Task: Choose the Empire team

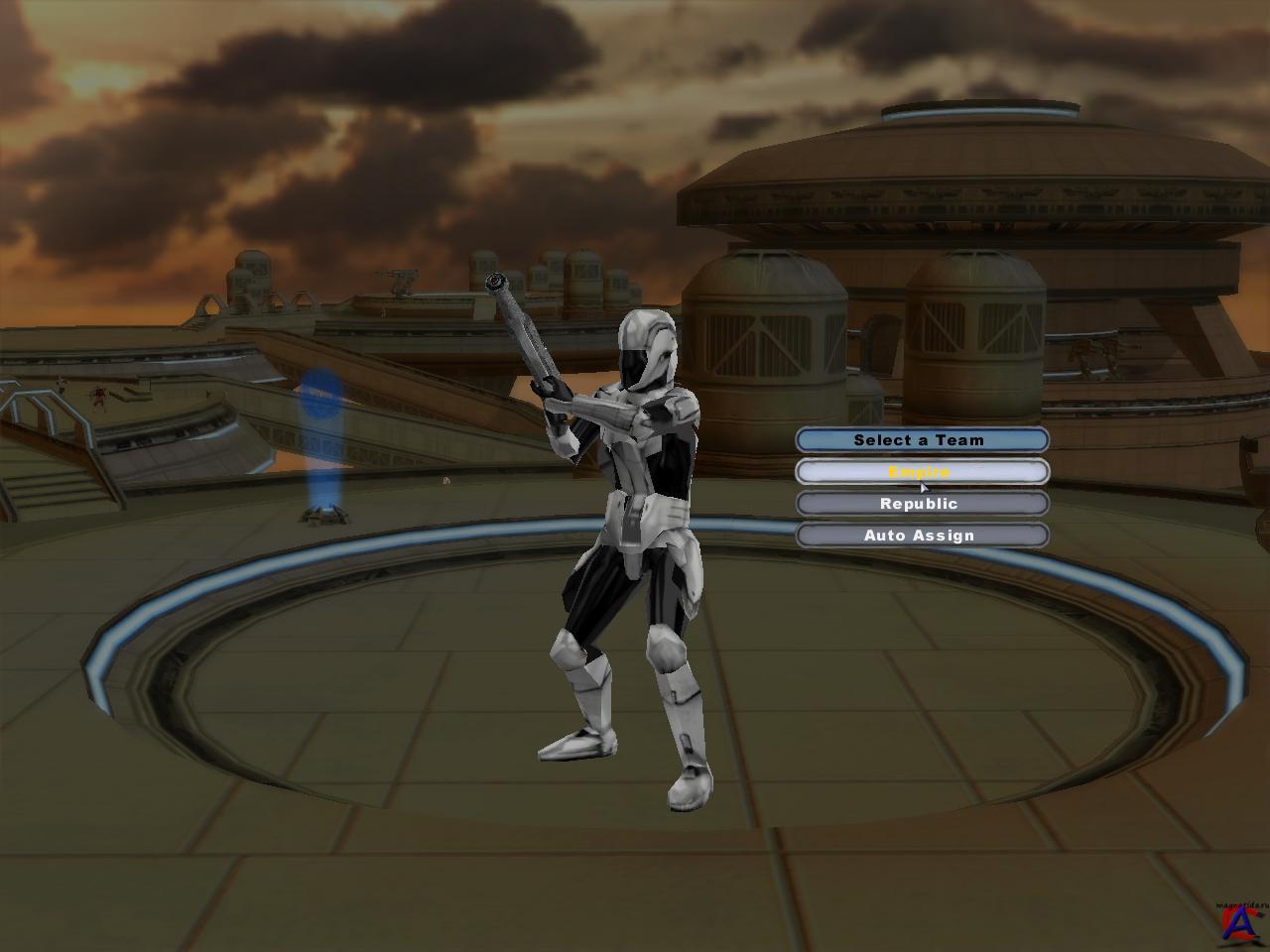Action: [921, 472]
